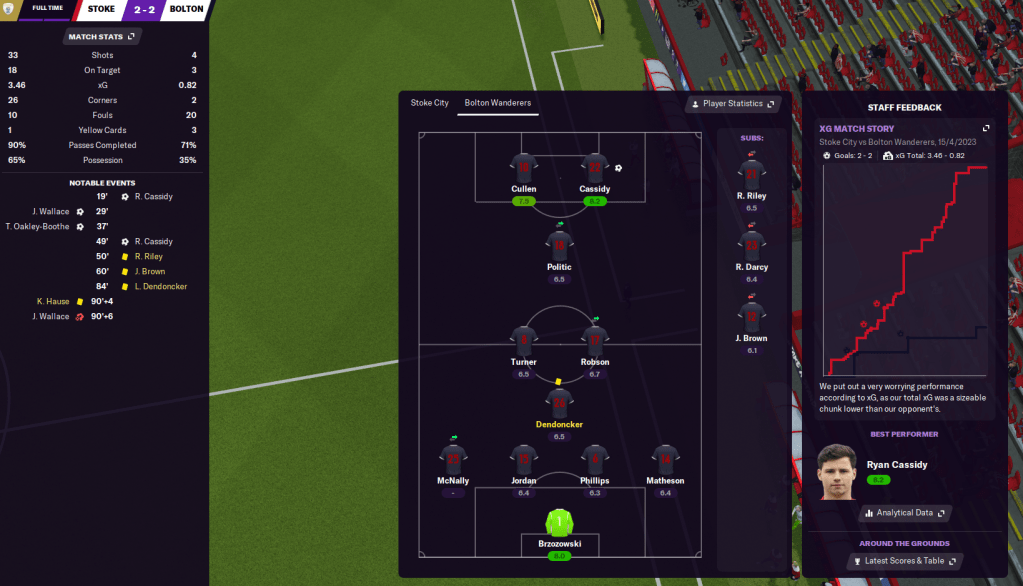
Task: Open Player Statistics panel
Action: (x=733, y=104)
